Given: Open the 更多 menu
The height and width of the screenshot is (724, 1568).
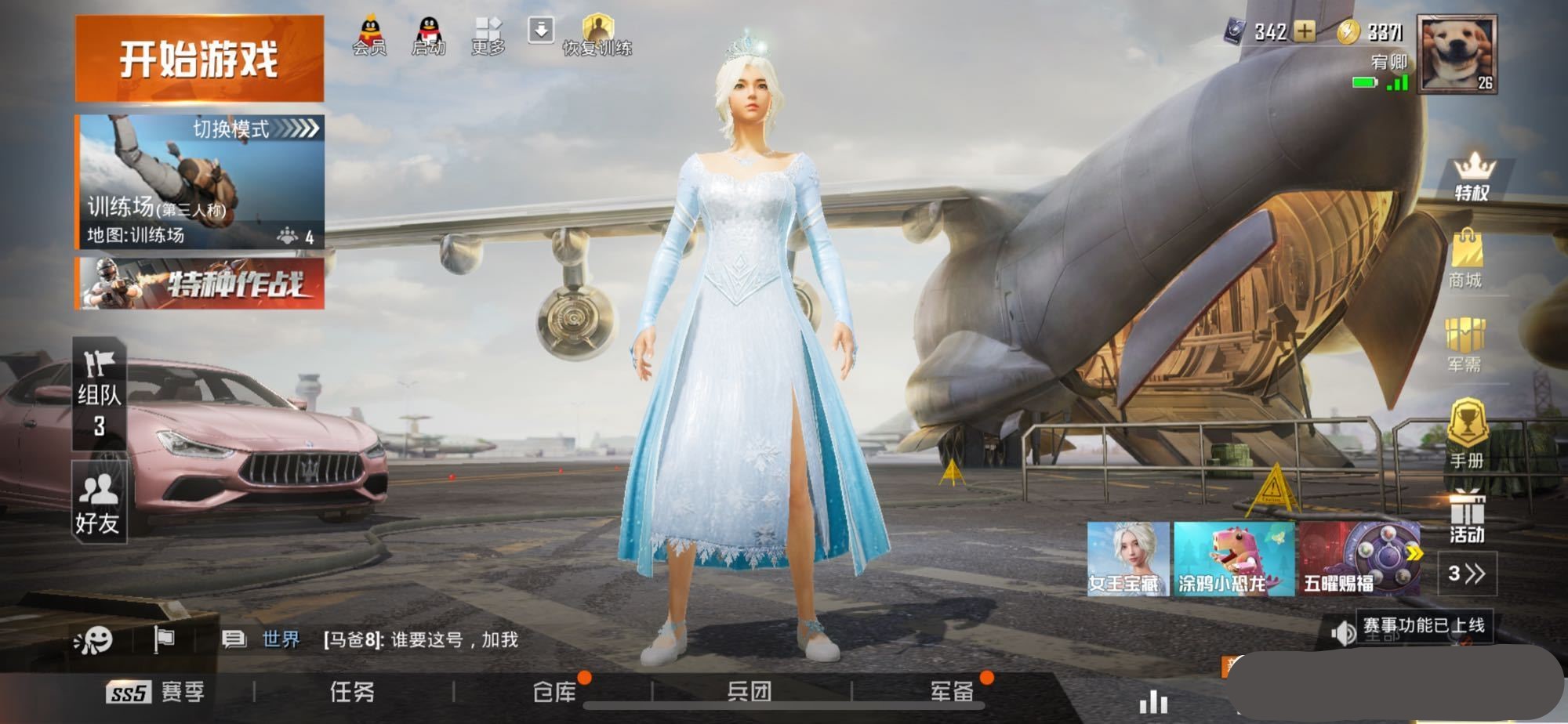Looking at the screenshot, I should (x=488, y=36).
